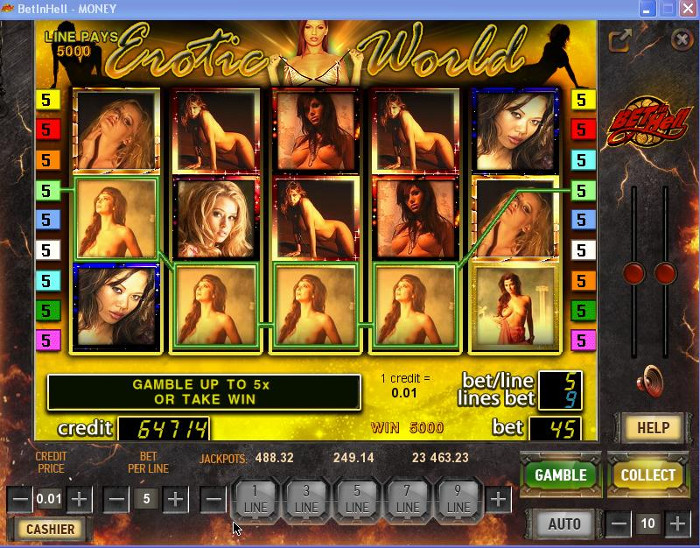Image resolution: width=700 pixels, height=548 pixels.
Task: Select the 5 LINE option
Action: [357, 499]
